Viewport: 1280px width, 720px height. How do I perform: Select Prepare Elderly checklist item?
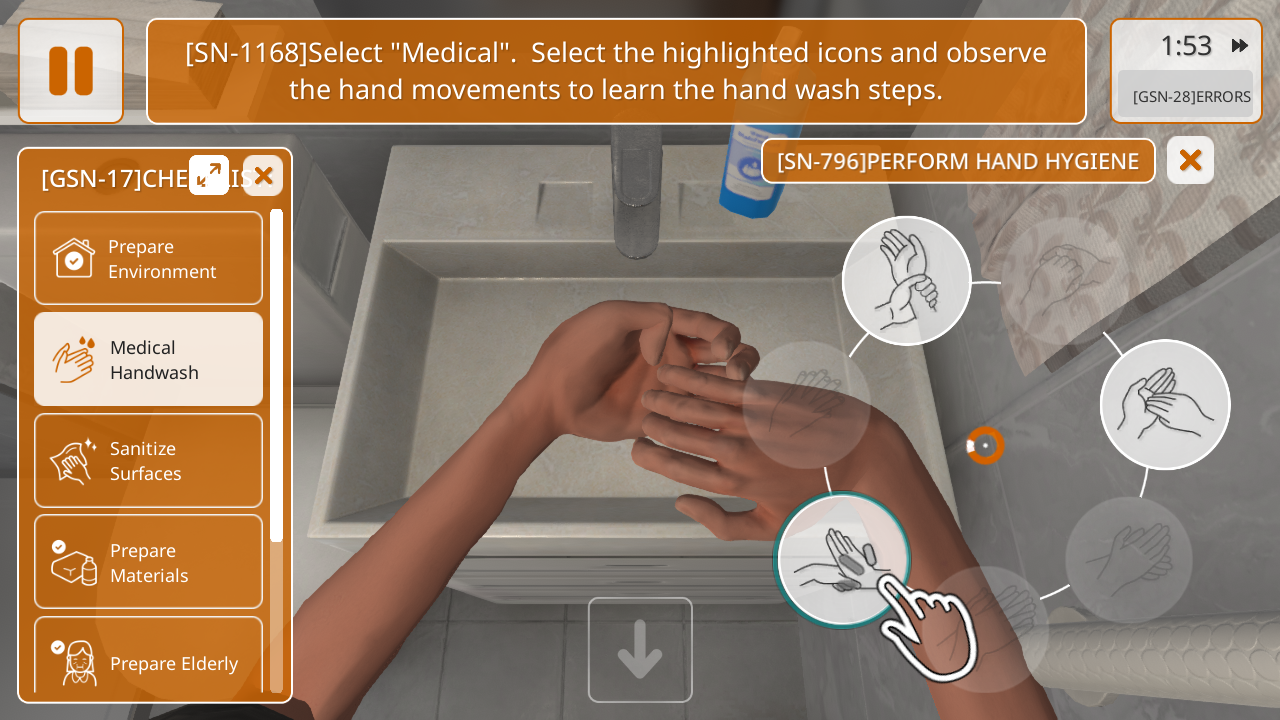click(148, 660)
